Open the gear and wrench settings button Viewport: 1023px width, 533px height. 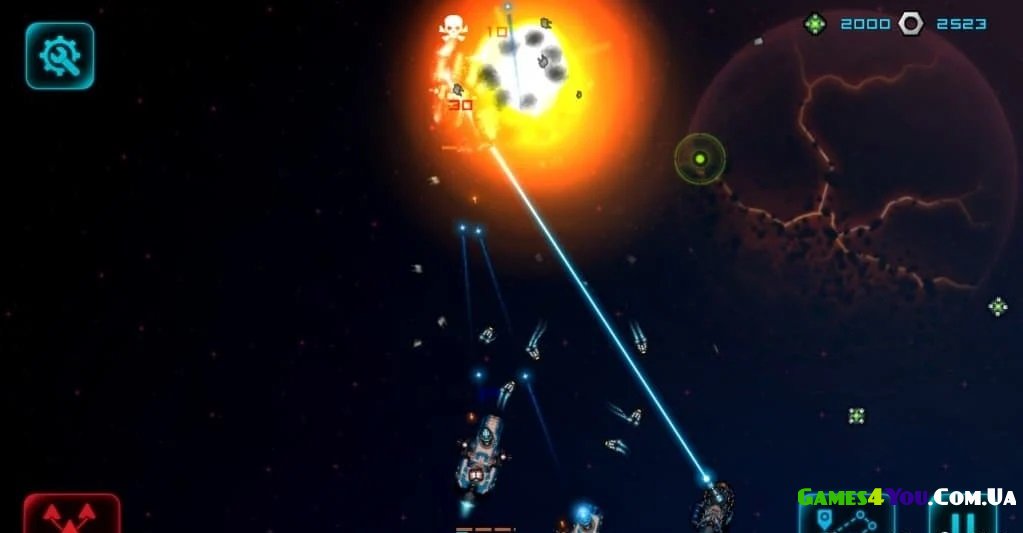tap(60, 56)
